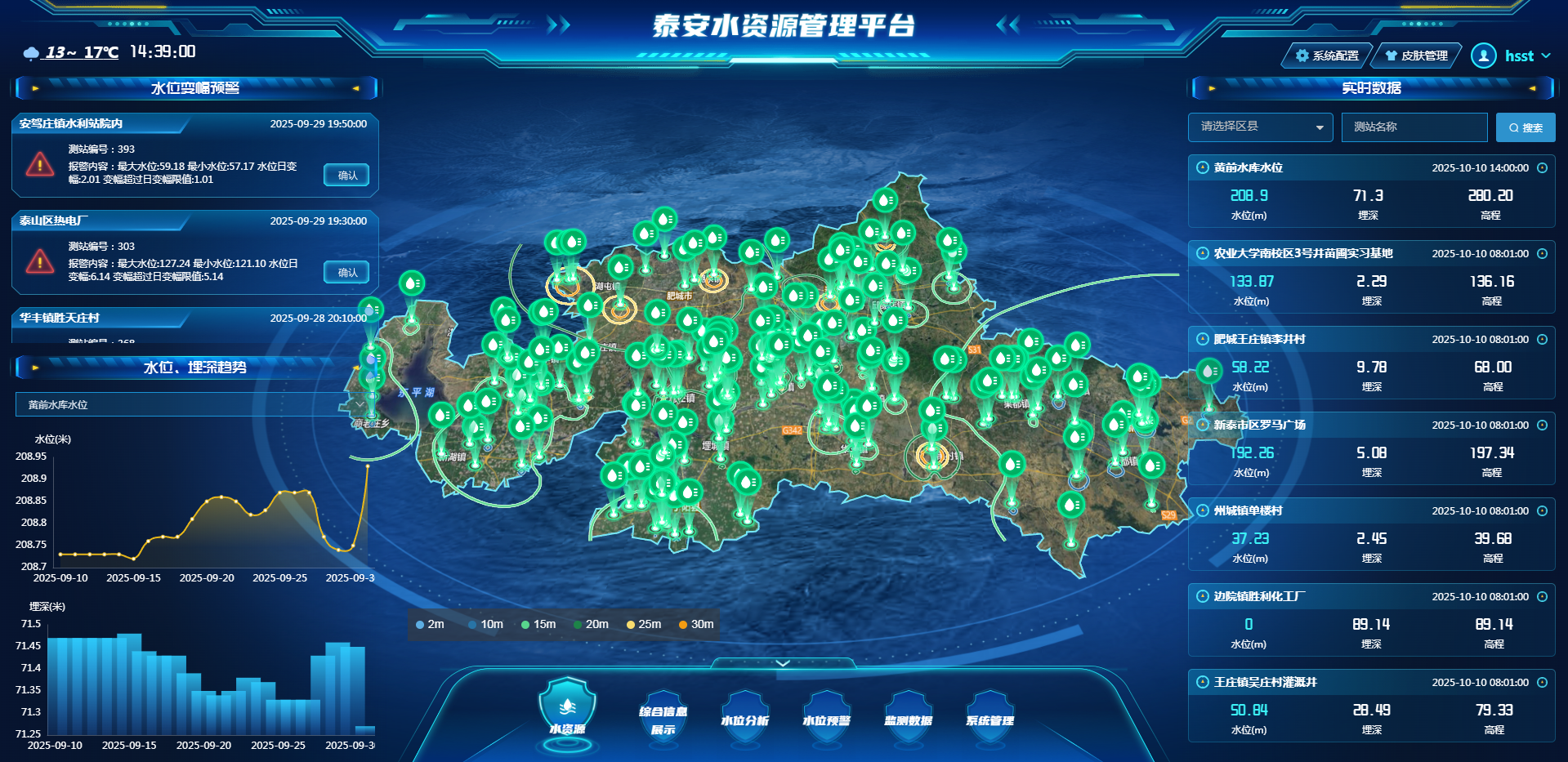This screenshot has height=762, width=1568.
Task: Open 系统配置 settings menu
Action: coord(1328,56)
